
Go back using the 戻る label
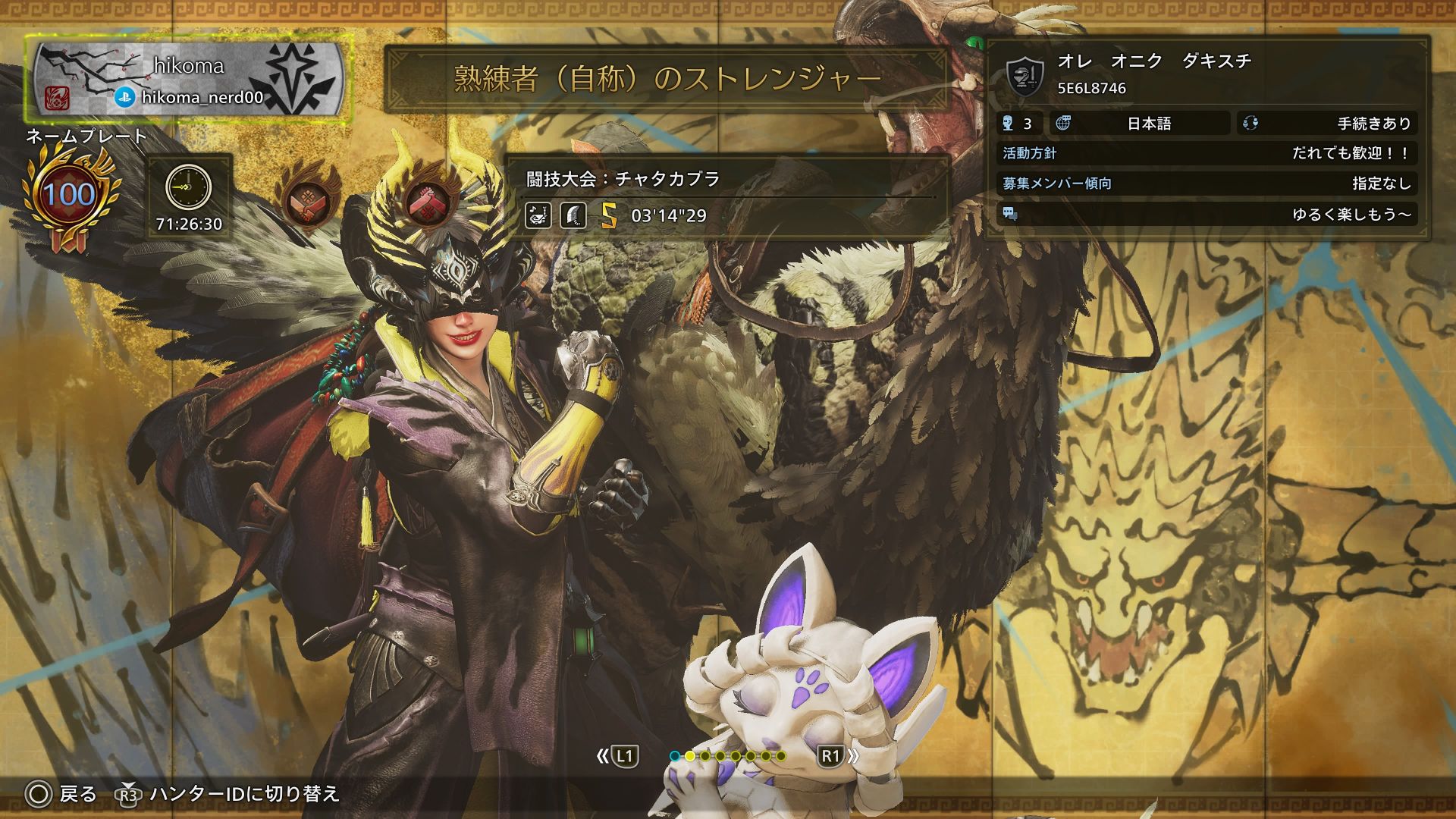(x=77, y=794)
